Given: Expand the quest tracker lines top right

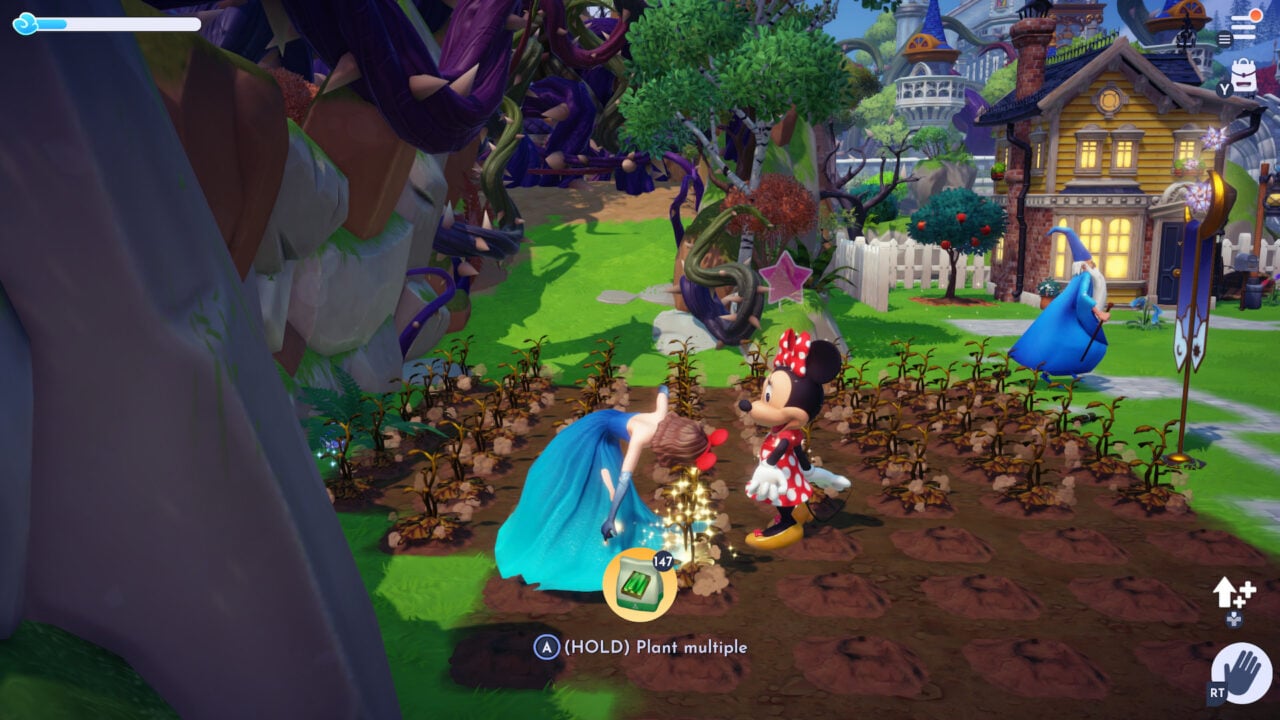Looking at the screenshot, I should [1243, 27].
